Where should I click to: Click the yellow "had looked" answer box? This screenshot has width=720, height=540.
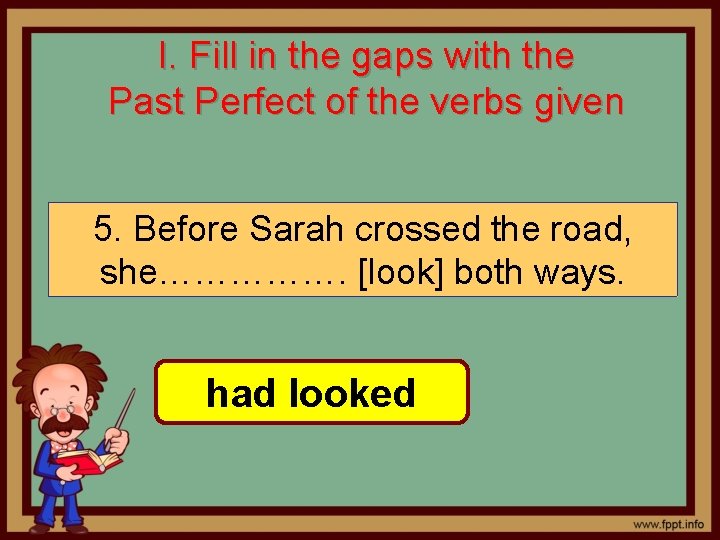point(311,393)
